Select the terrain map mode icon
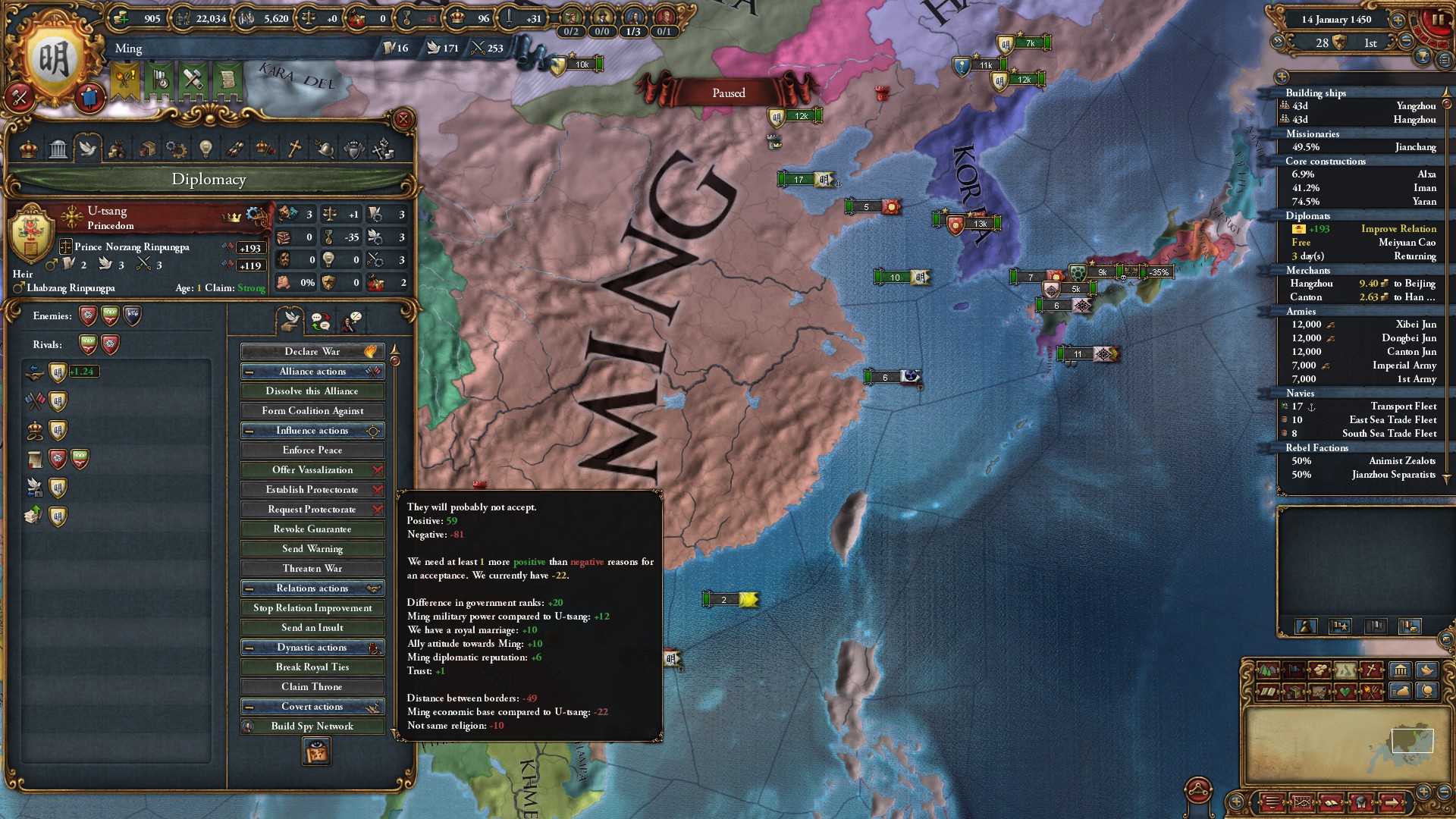Viewport: 1456px width, 819px height. pyautogui.click(x=1267, y=670)
